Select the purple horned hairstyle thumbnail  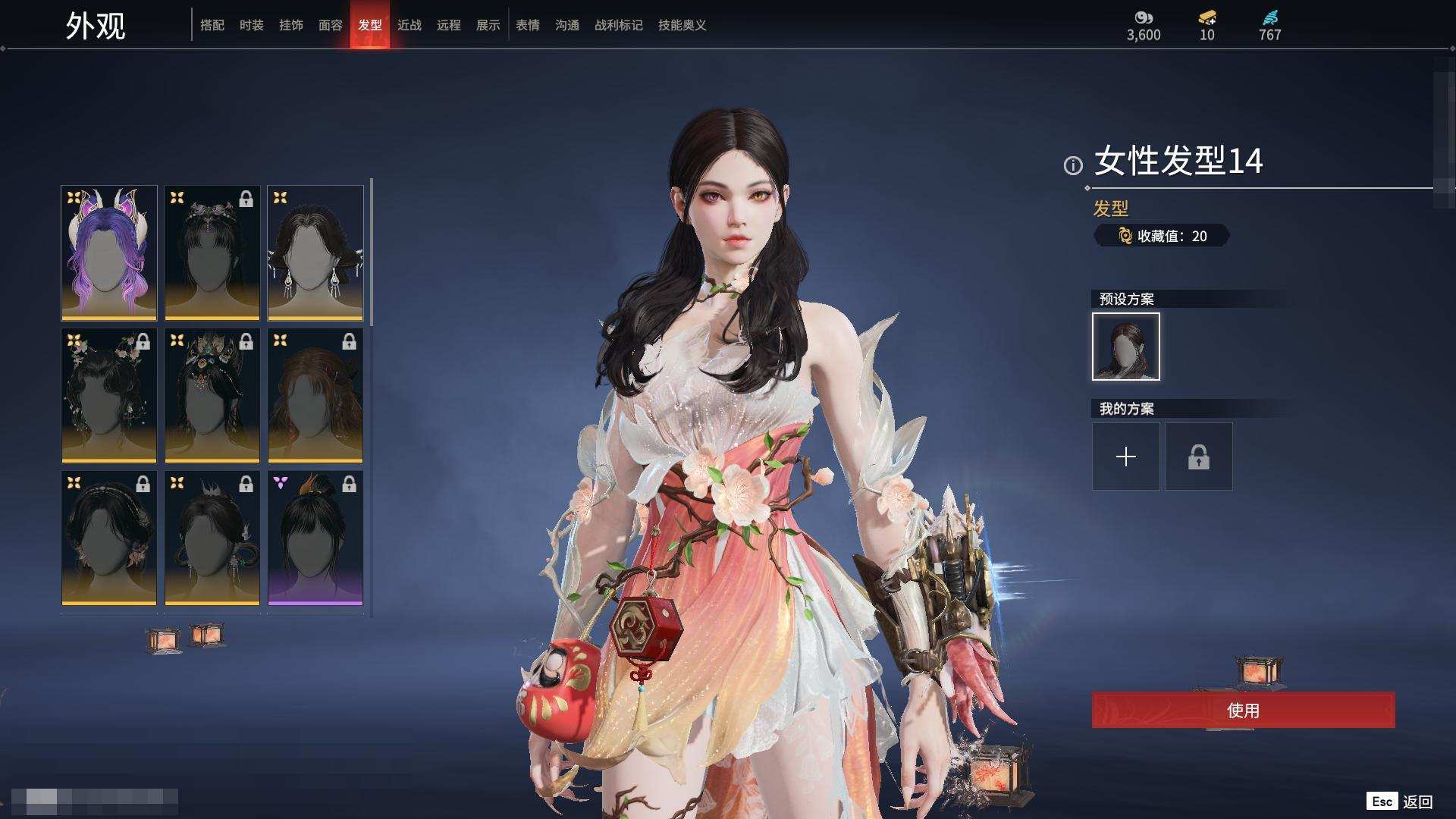[109, 253]
